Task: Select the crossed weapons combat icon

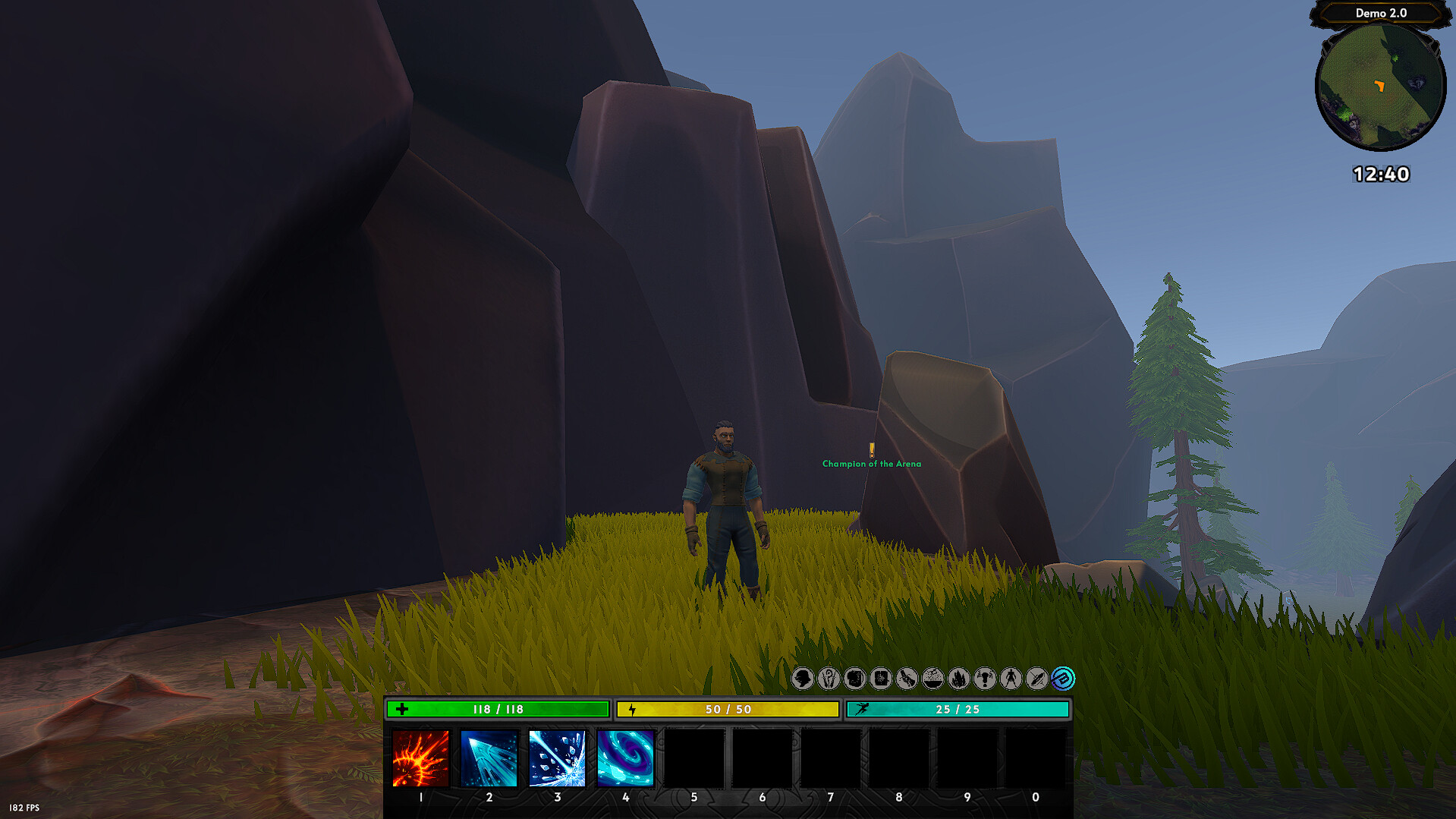Action: pos(1034,680)
